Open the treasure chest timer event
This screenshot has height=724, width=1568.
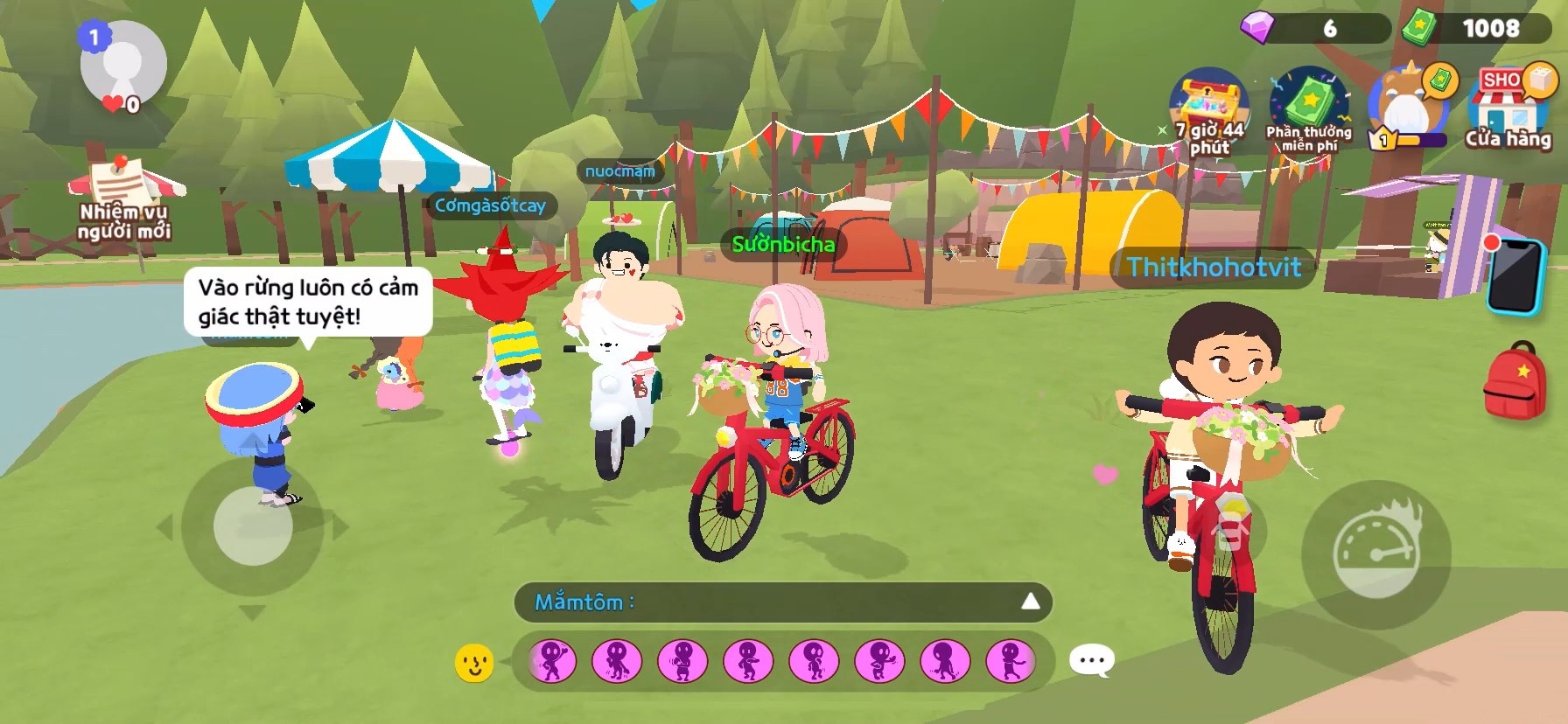[x=1208, y=105]
